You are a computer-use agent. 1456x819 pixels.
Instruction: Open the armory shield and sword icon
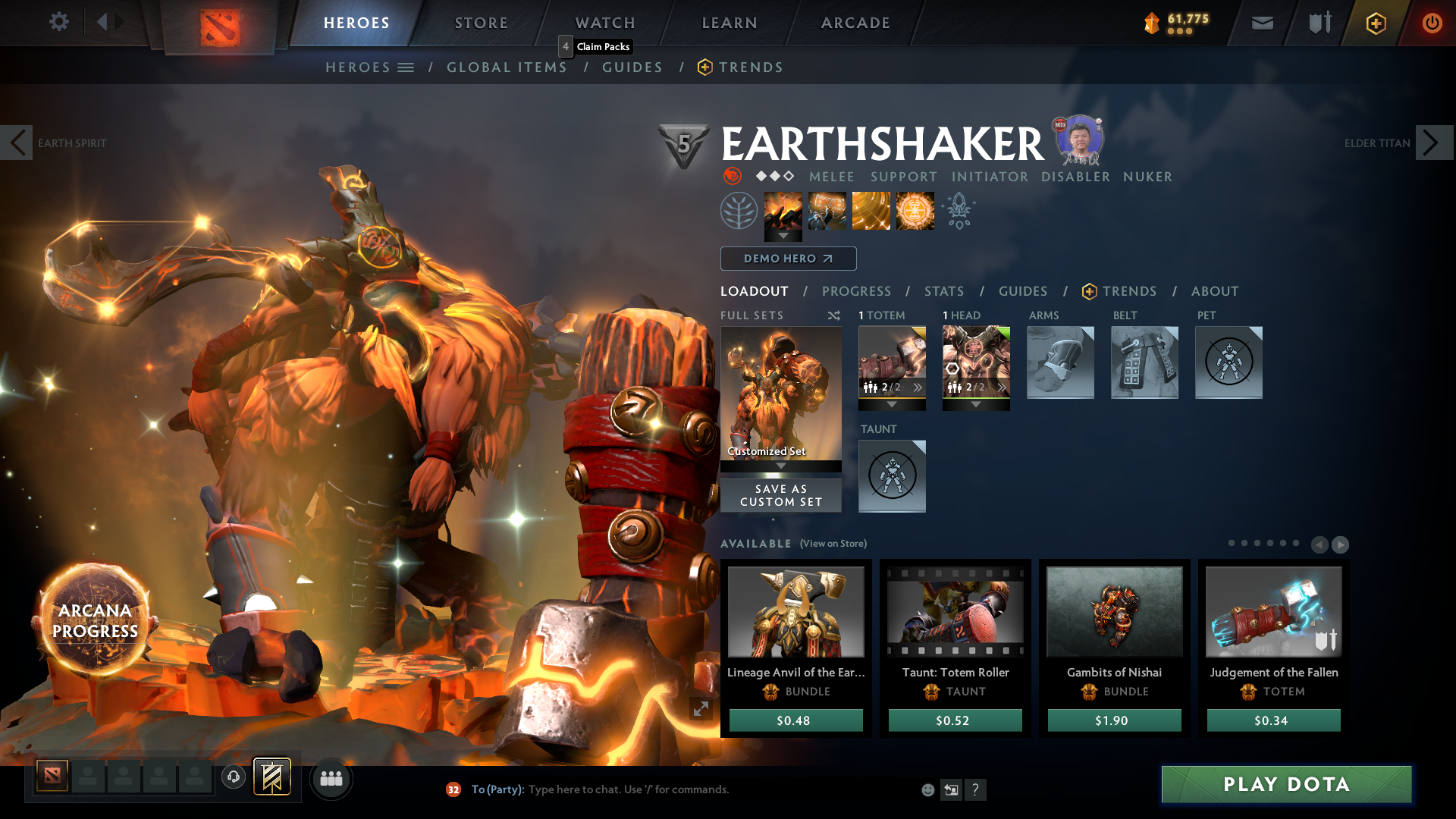point(1318,23)
